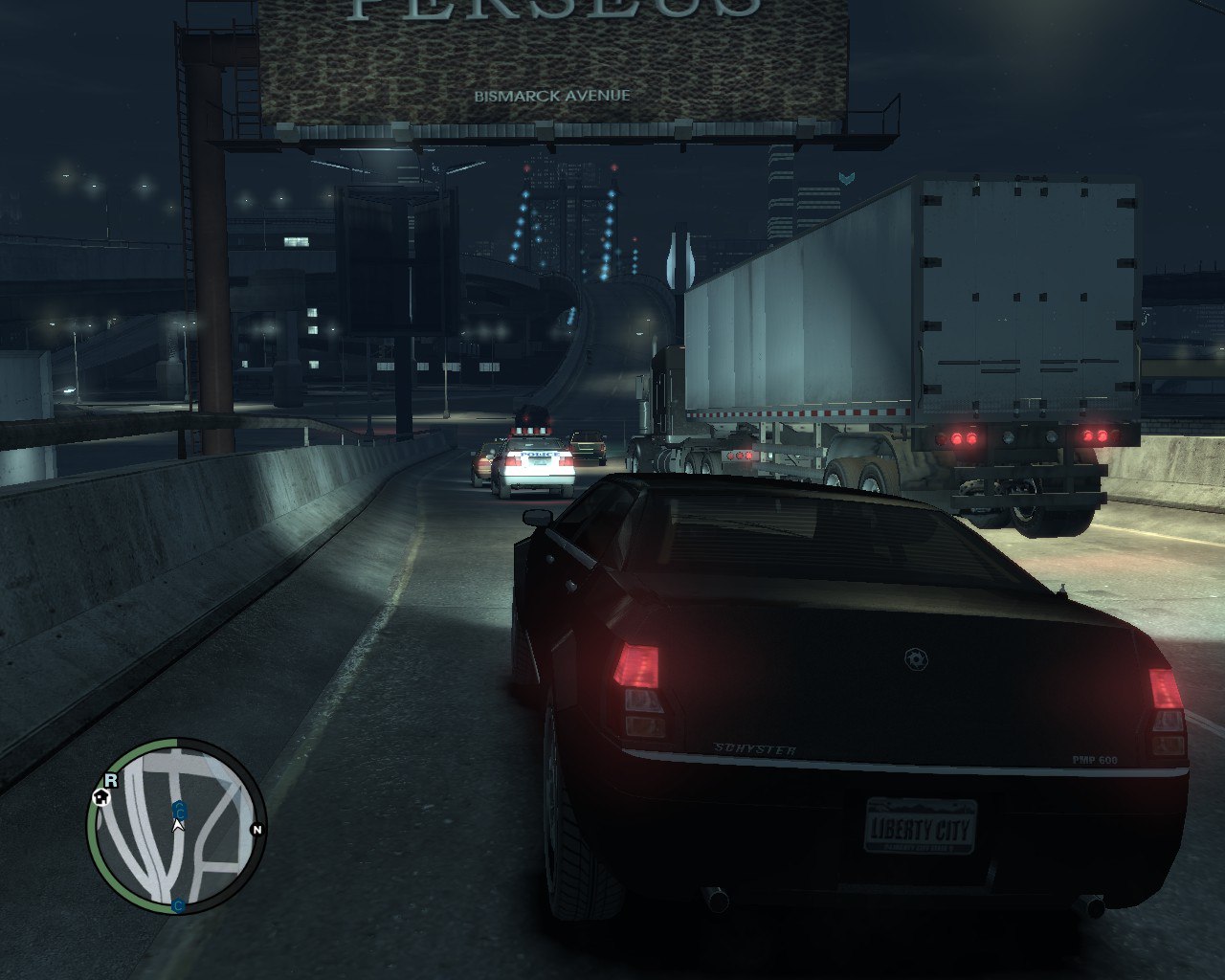This screenshot has width=1225, height=980.
Task: Select the safehouse icon on the radar
Action: click(100, 797)
